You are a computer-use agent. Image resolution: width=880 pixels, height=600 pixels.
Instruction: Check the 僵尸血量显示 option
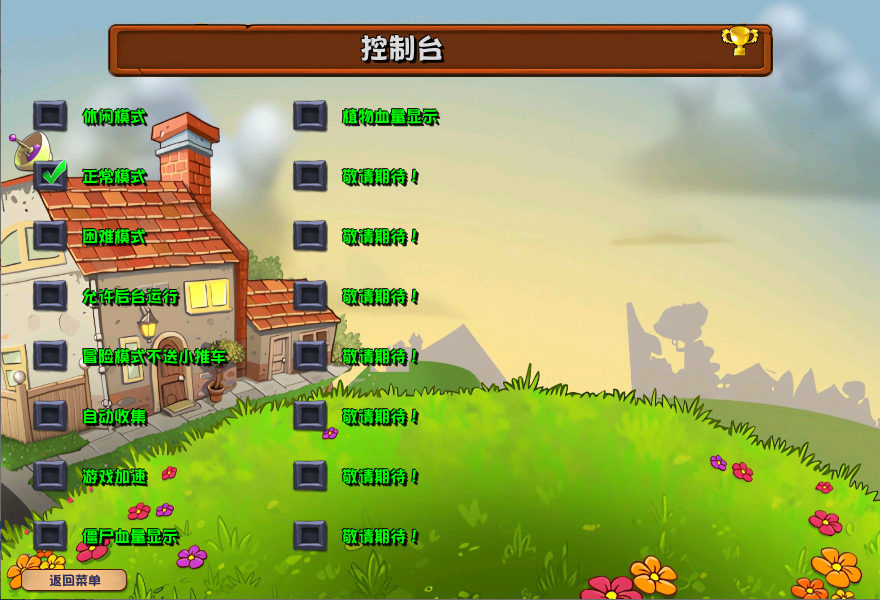(50, 535)
